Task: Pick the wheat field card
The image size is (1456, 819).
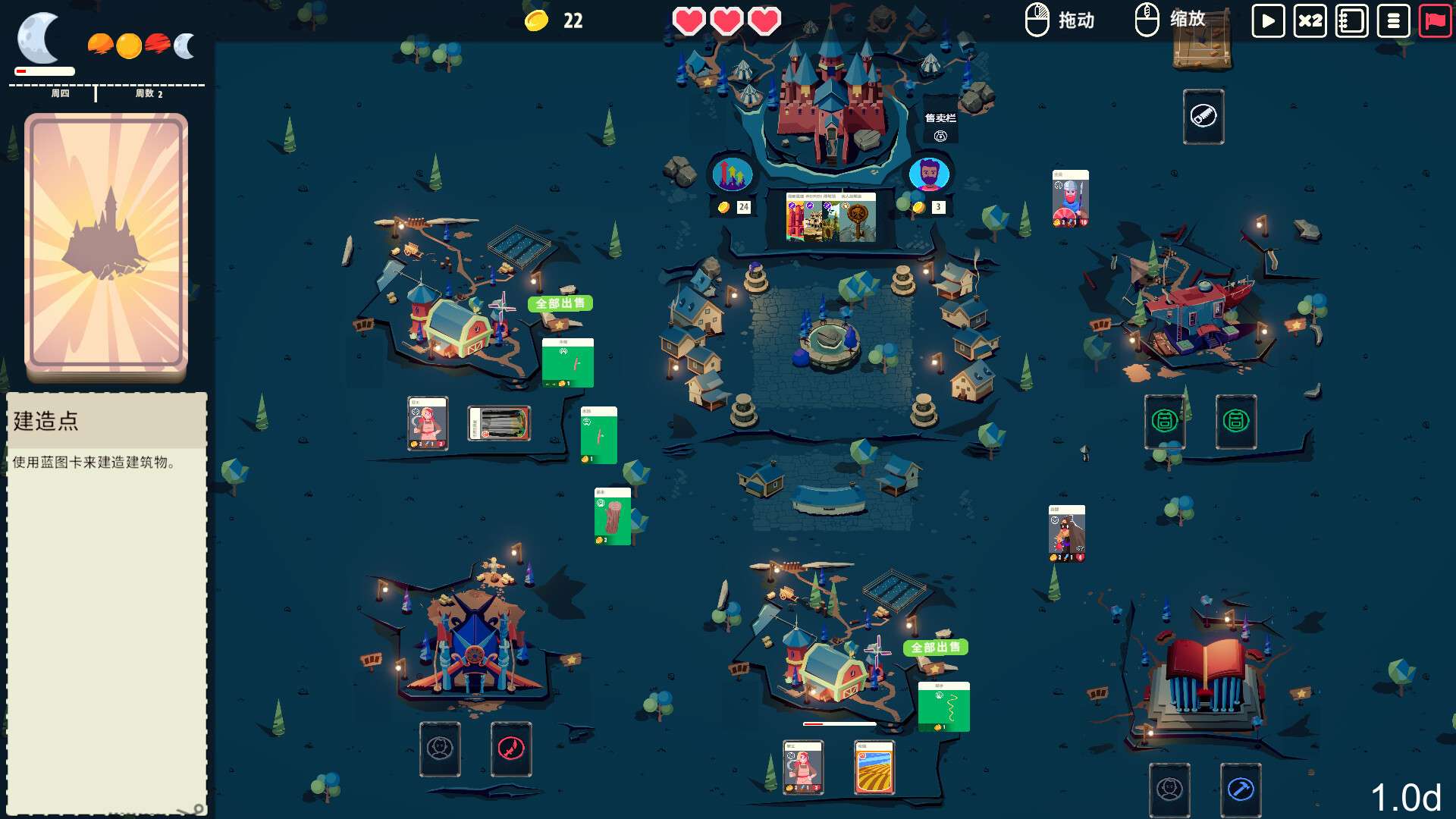Action: [874, 767]
